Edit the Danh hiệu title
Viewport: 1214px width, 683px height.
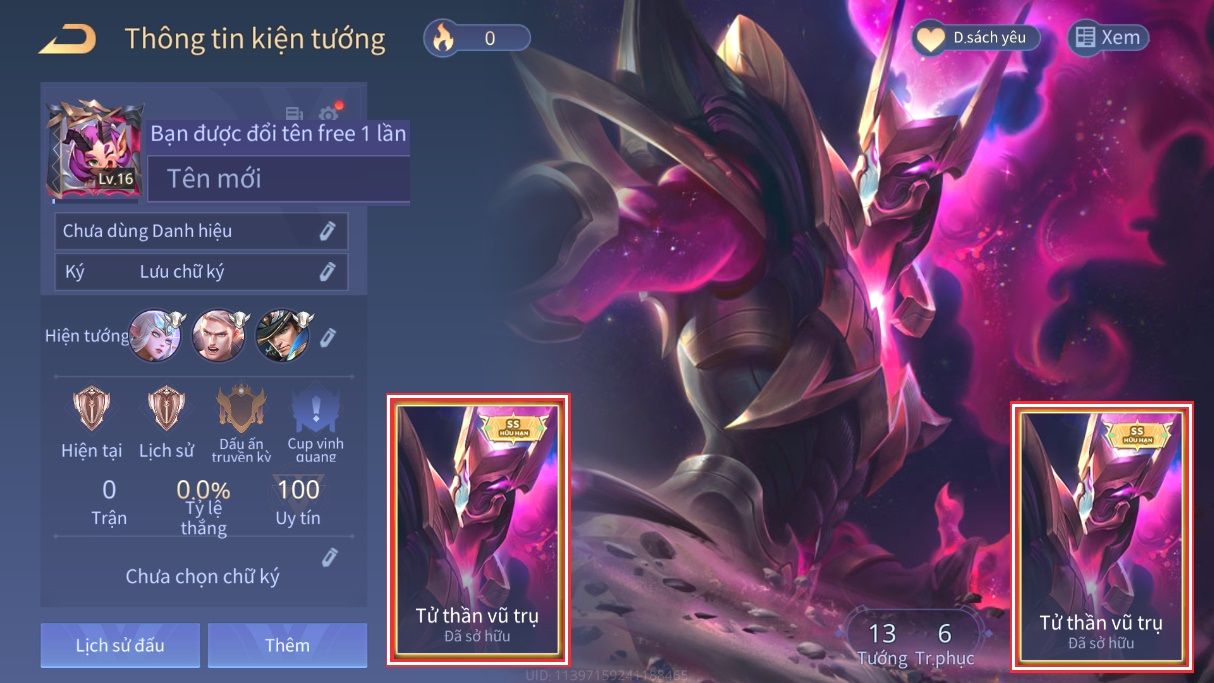click(327, 231)
